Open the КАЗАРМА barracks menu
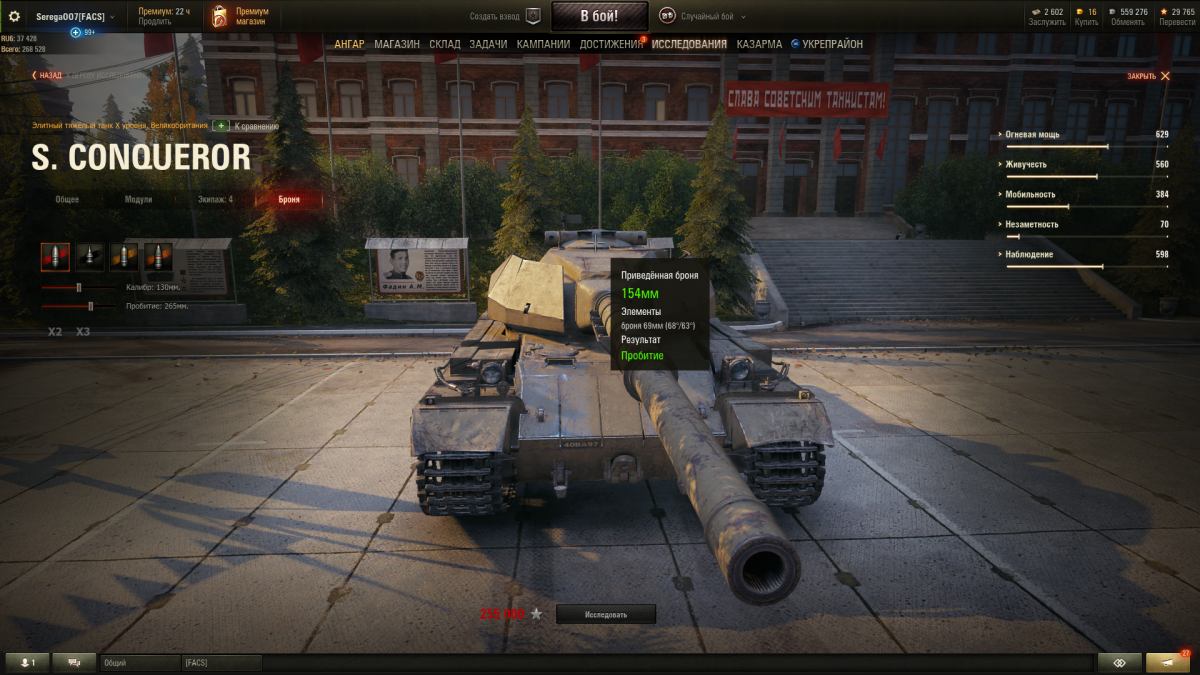The image size is (1200, 675). coord(759,44)
